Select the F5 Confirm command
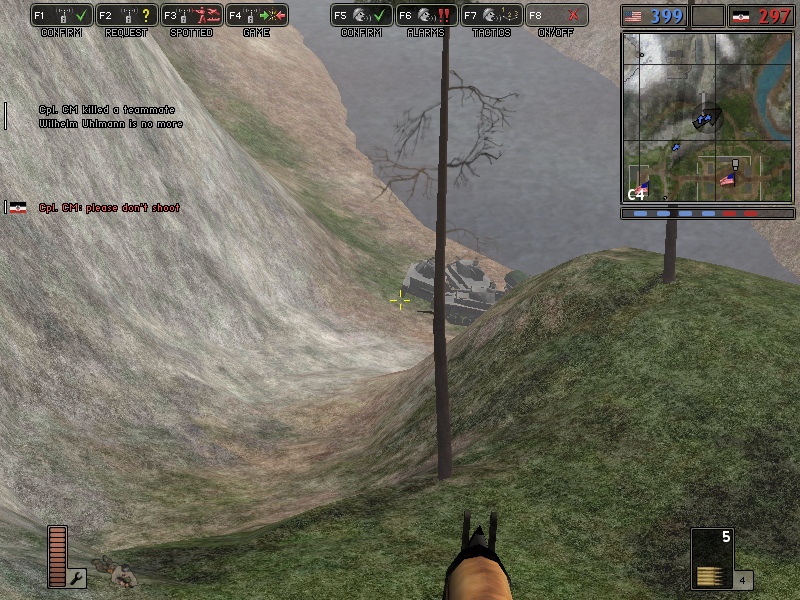Viewport: 800px width, 600px height. (x=361, y=16)
